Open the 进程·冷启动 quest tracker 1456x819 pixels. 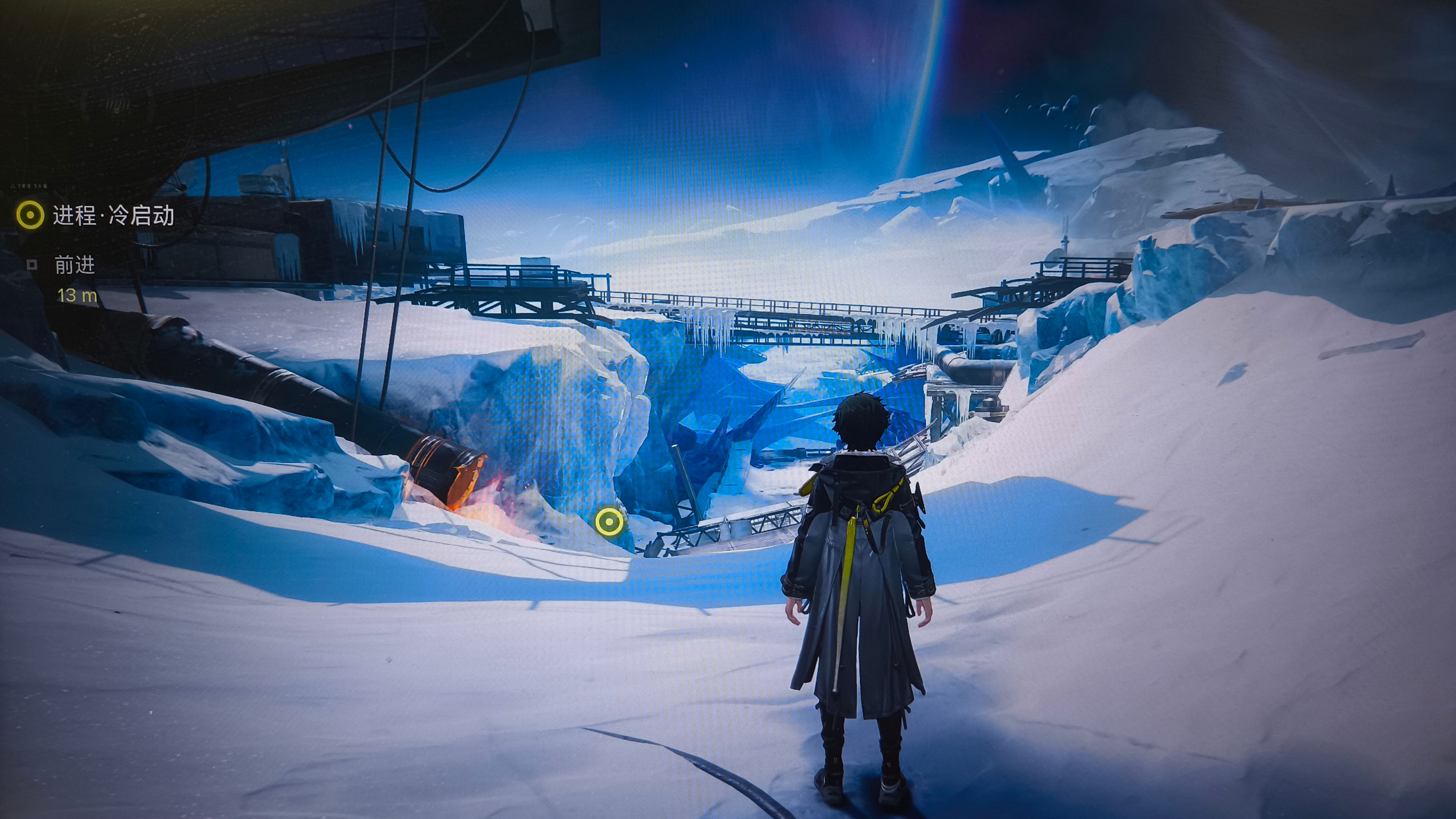point(112,216)
